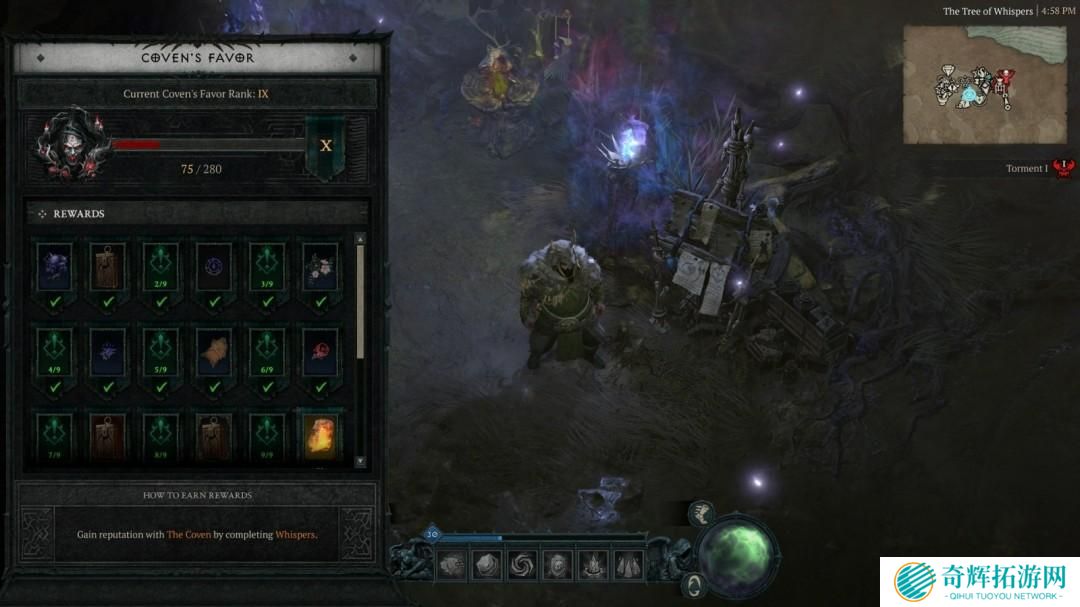Select the 5/9 Coven's Favor reward
The height and width of the screenshot is (607, 1080).
click(x=160, y=351)
